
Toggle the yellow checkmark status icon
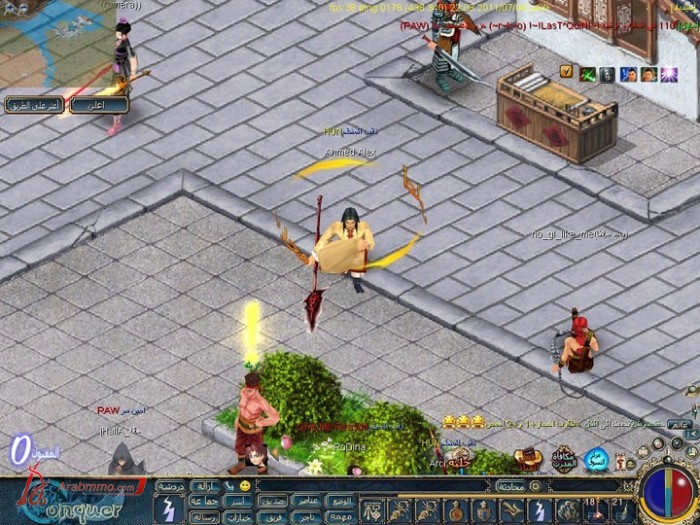pos(566,72)
